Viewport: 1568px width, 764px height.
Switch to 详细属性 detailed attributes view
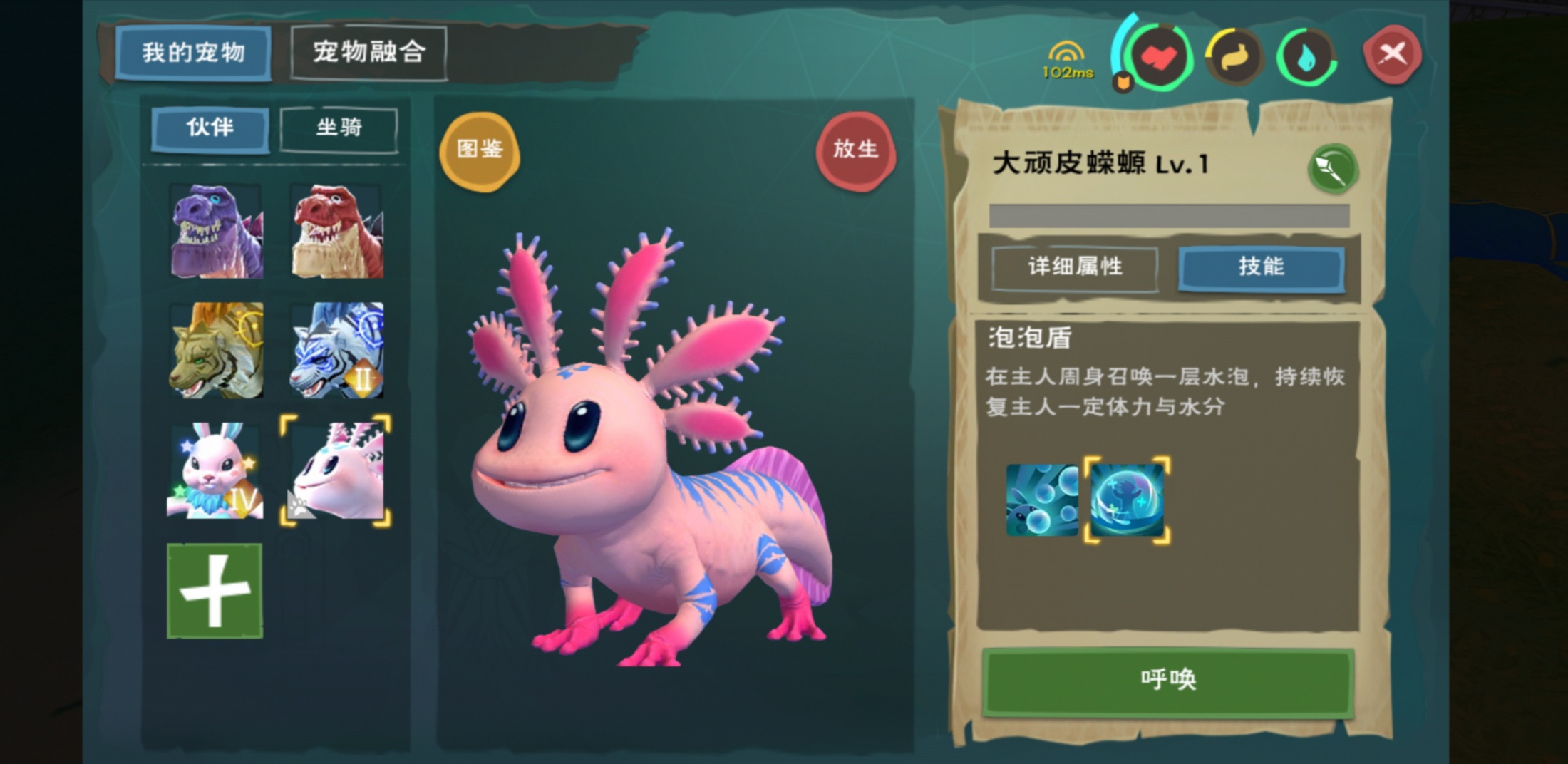1074,268
